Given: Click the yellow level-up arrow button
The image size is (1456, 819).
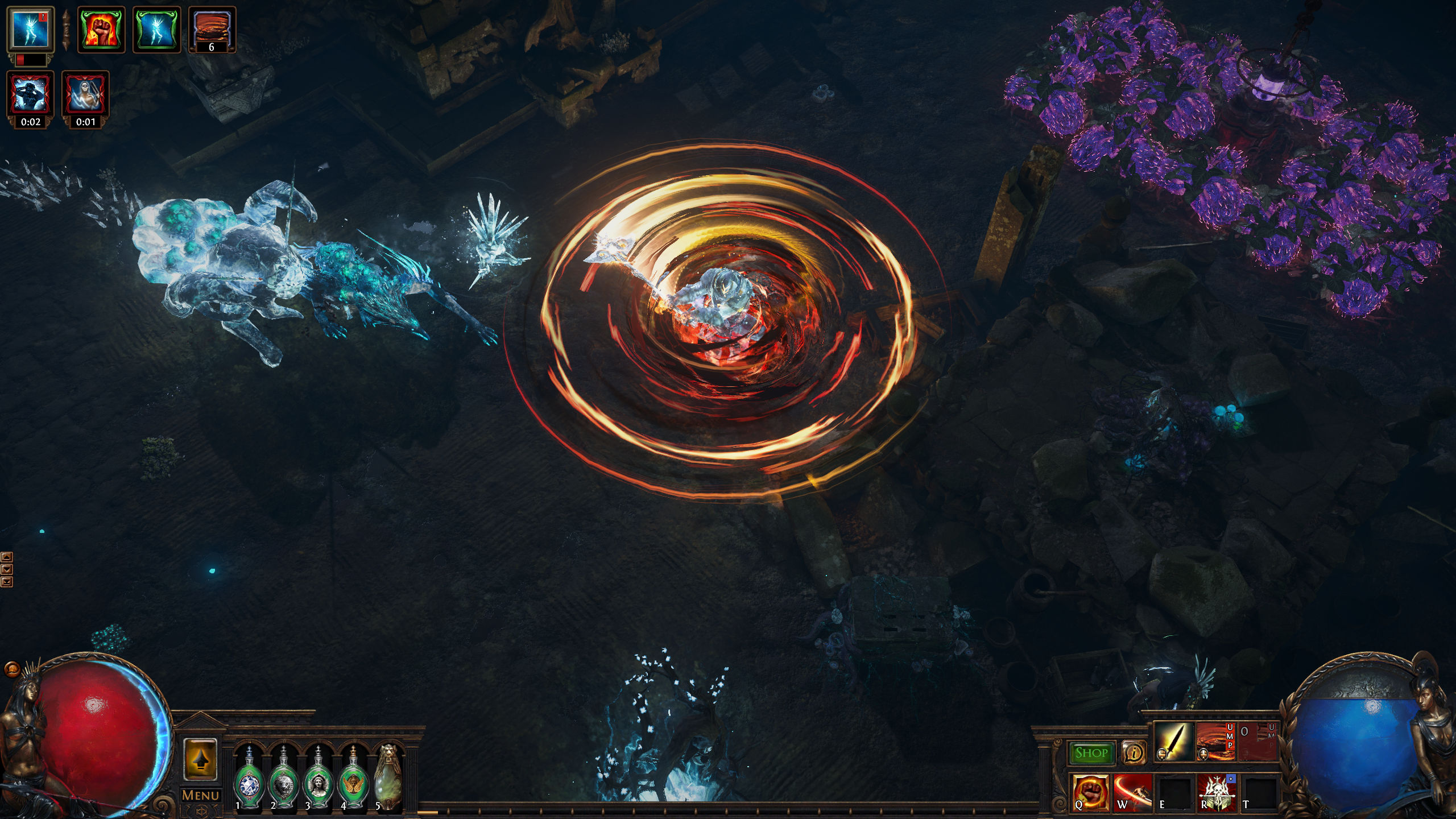Looking at the screenshot, I should pos(200,760).
